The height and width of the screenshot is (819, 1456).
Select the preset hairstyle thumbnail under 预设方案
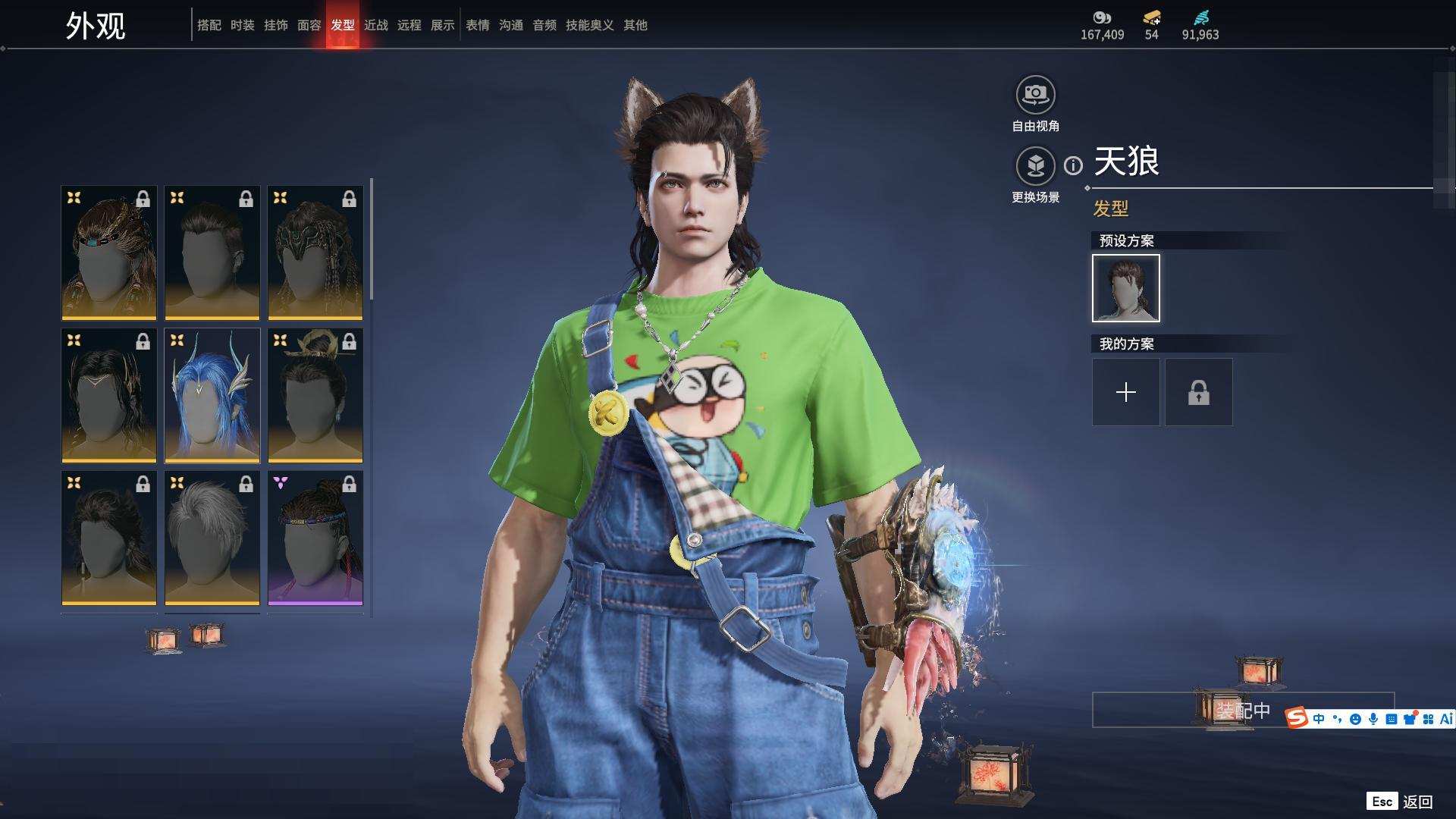point(1125,288)
